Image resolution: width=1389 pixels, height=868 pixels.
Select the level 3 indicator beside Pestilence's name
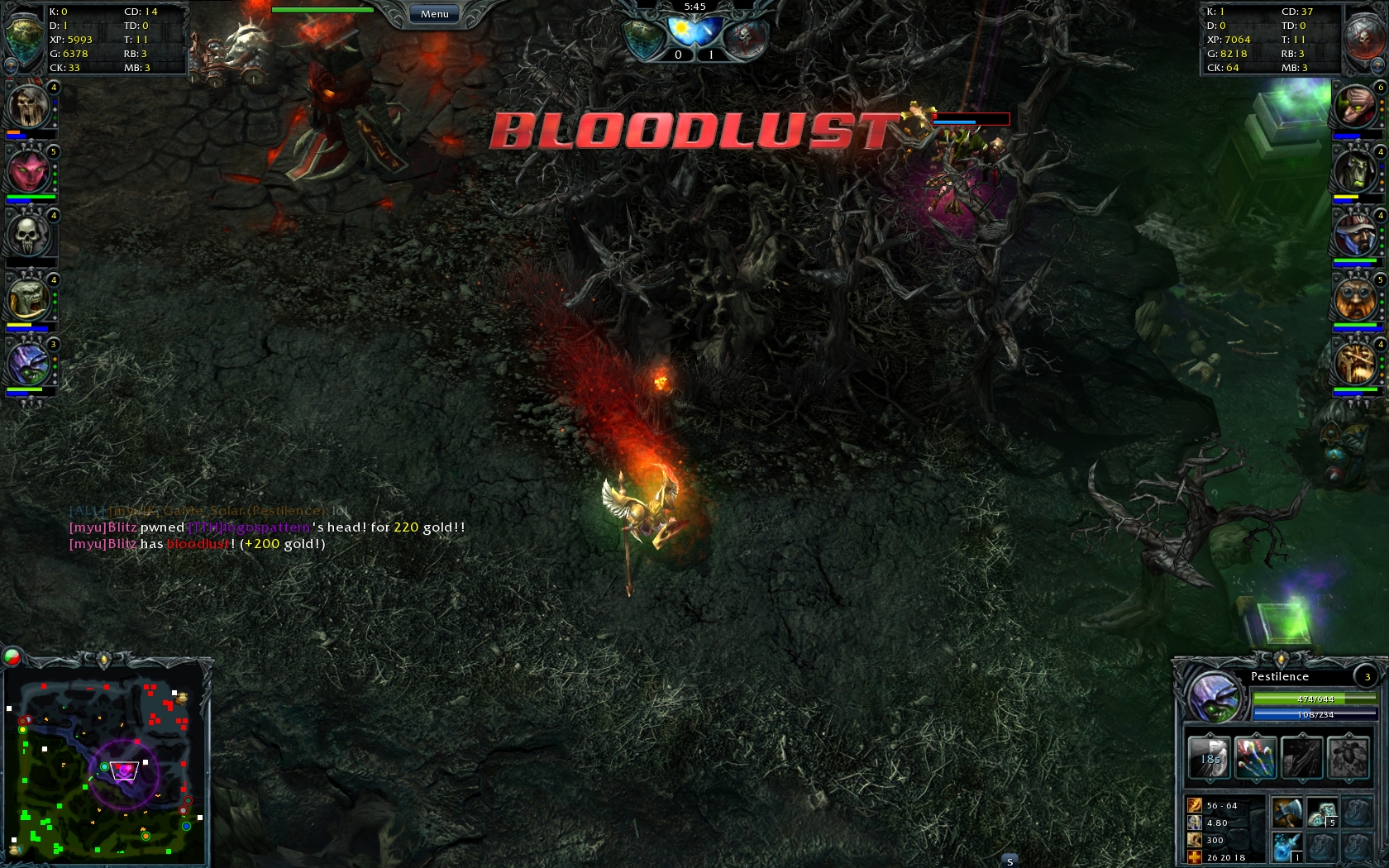[1367, 677]
